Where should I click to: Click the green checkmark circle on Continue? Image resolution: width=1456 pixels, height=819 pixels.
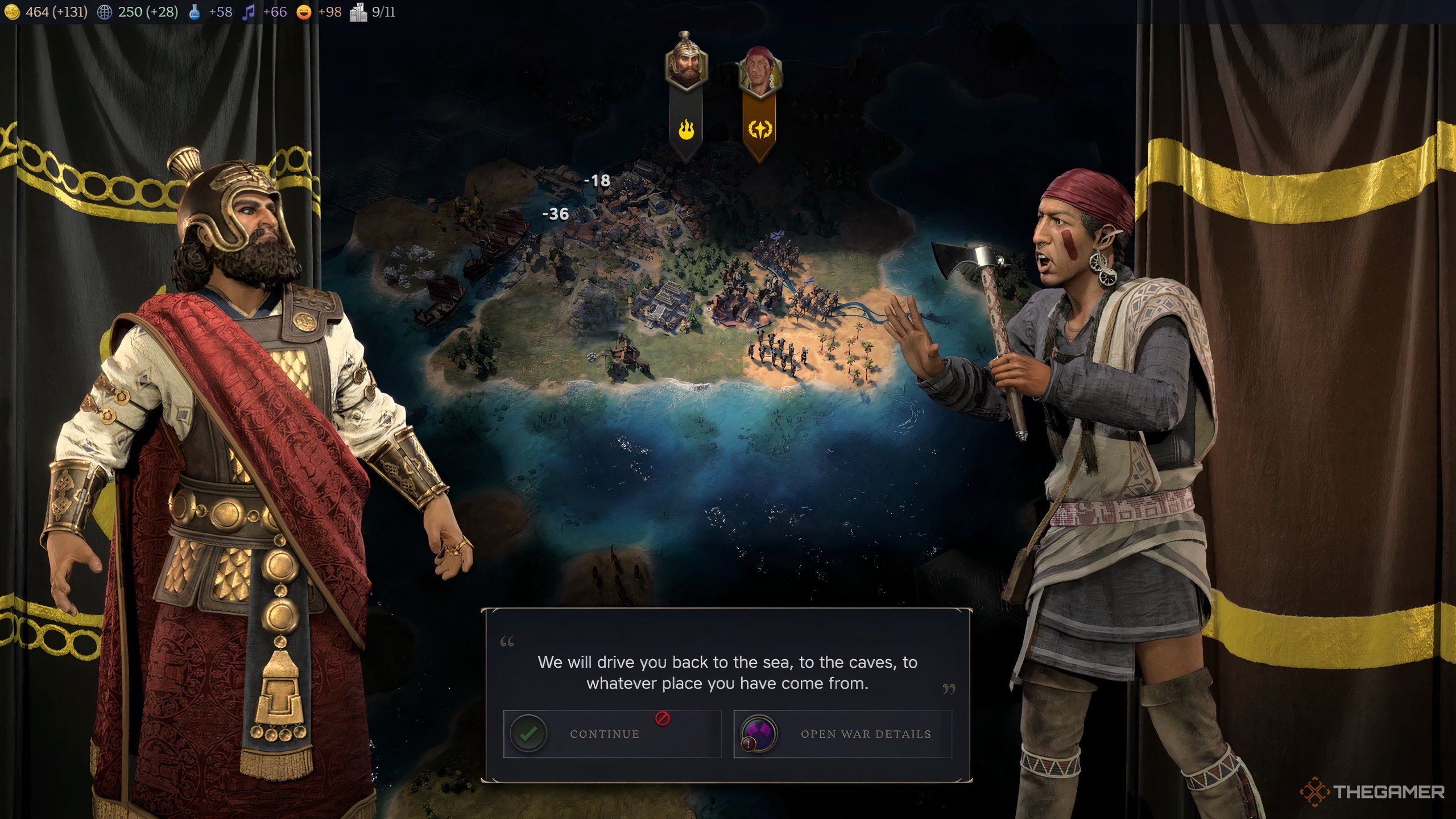(x=529, y=733)
